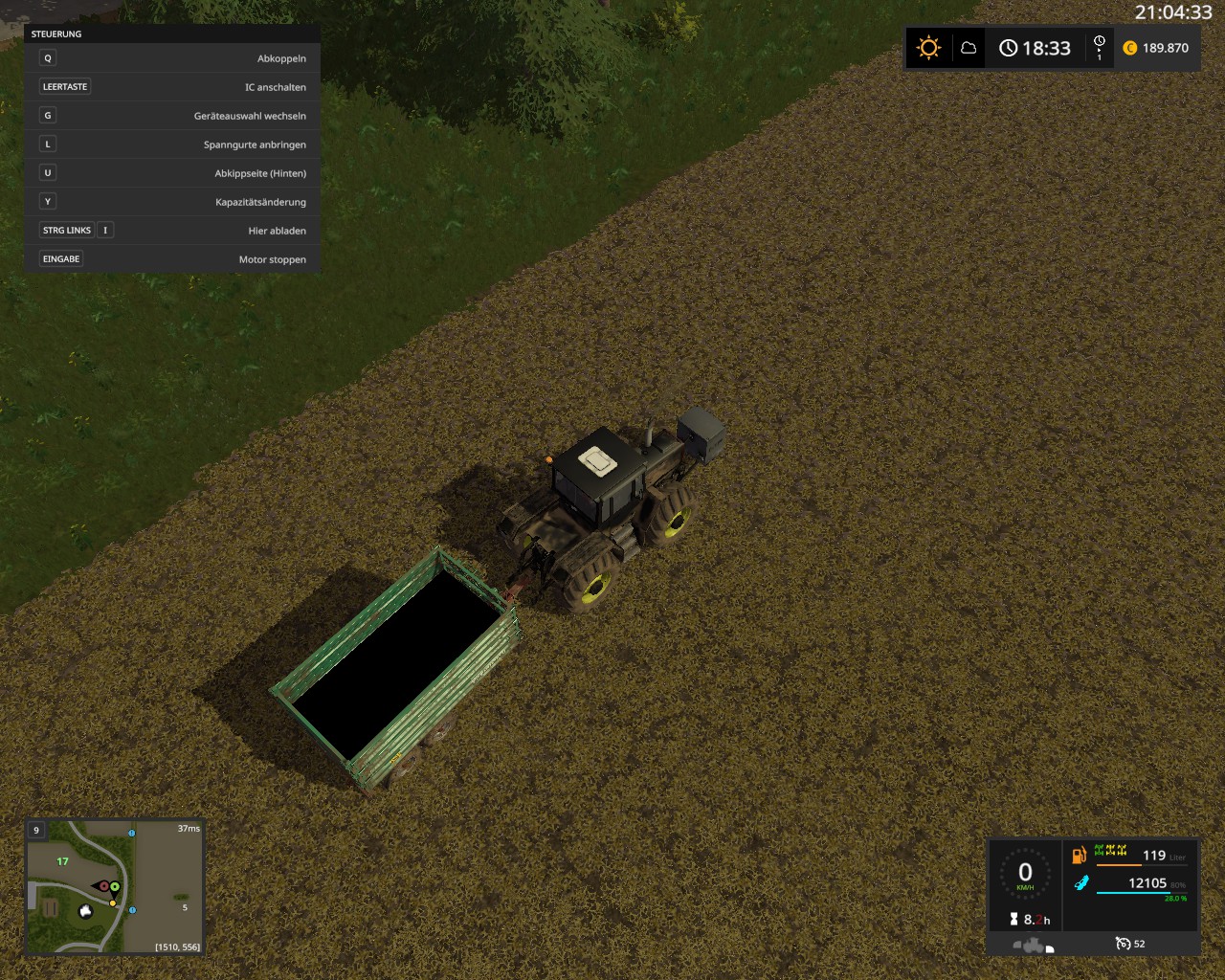
Task: Click the sun weather icon
Action: tap(928, 48)
